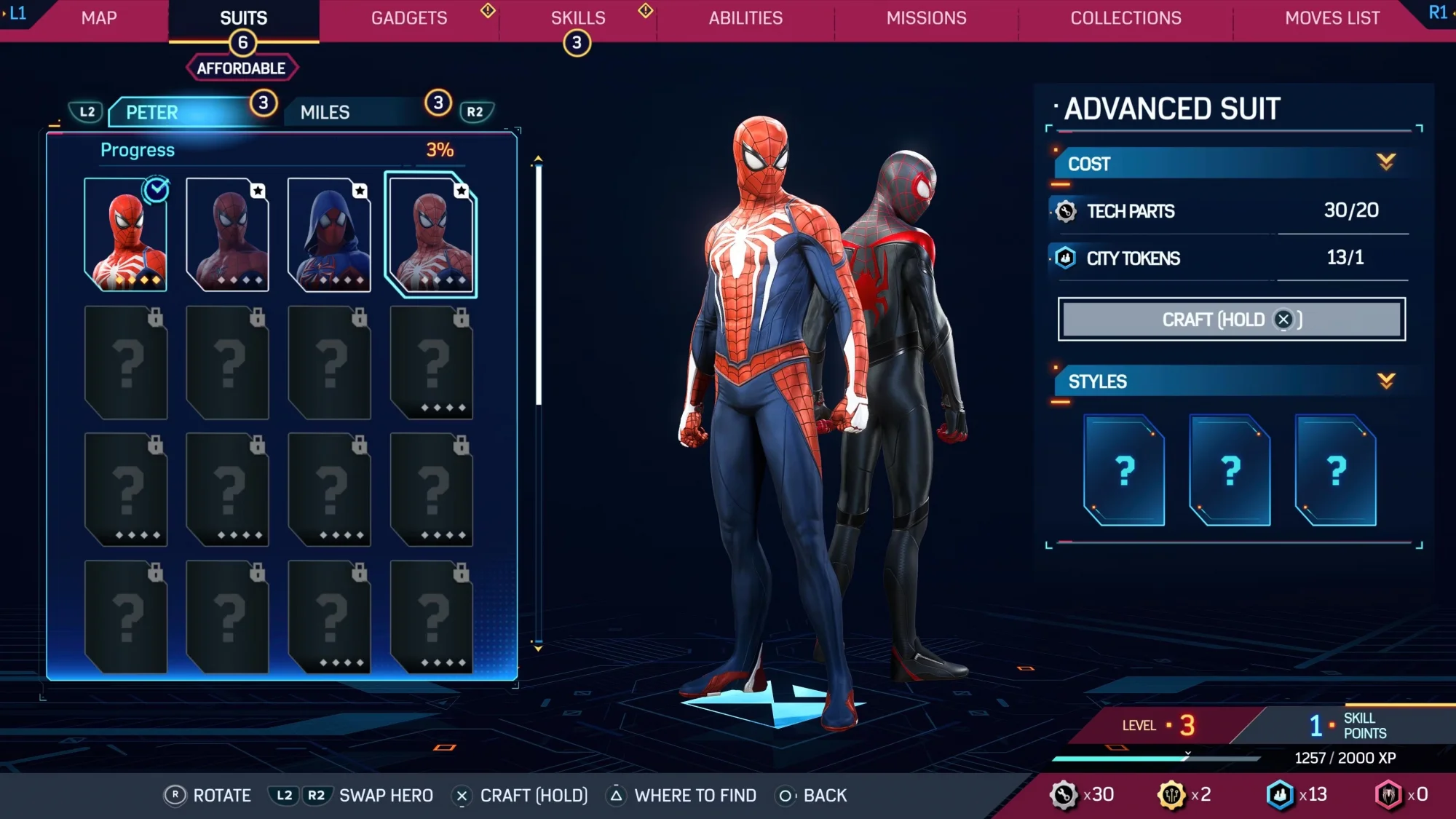Click the City Tokens cost icon
The height and width of the screenshot is (819, 1456).
tap(1065, 258)
